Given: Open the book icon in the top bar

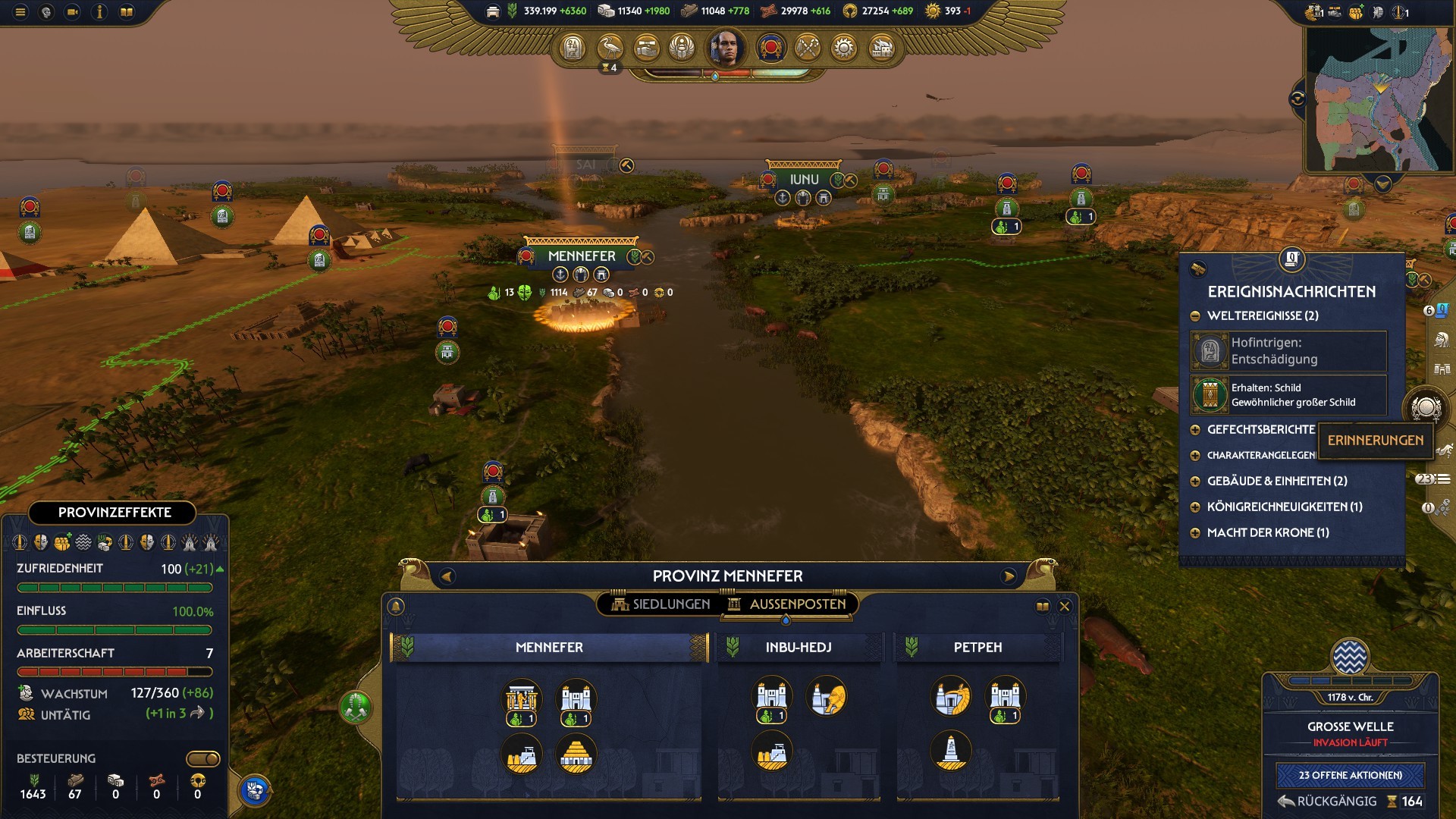Looking at the screenshot, I should point(127,12).
